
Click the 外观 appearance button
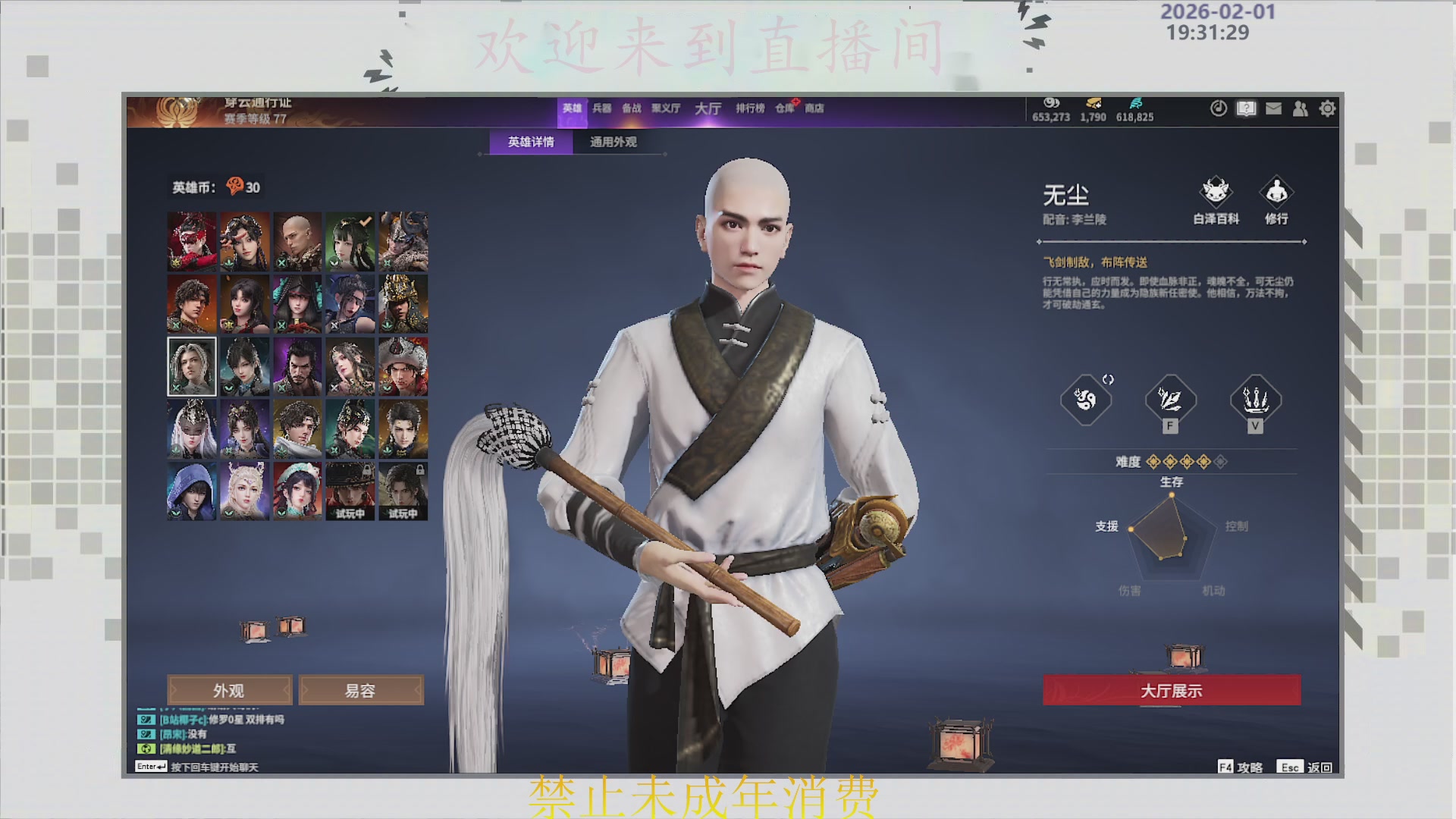pos(228,690)
